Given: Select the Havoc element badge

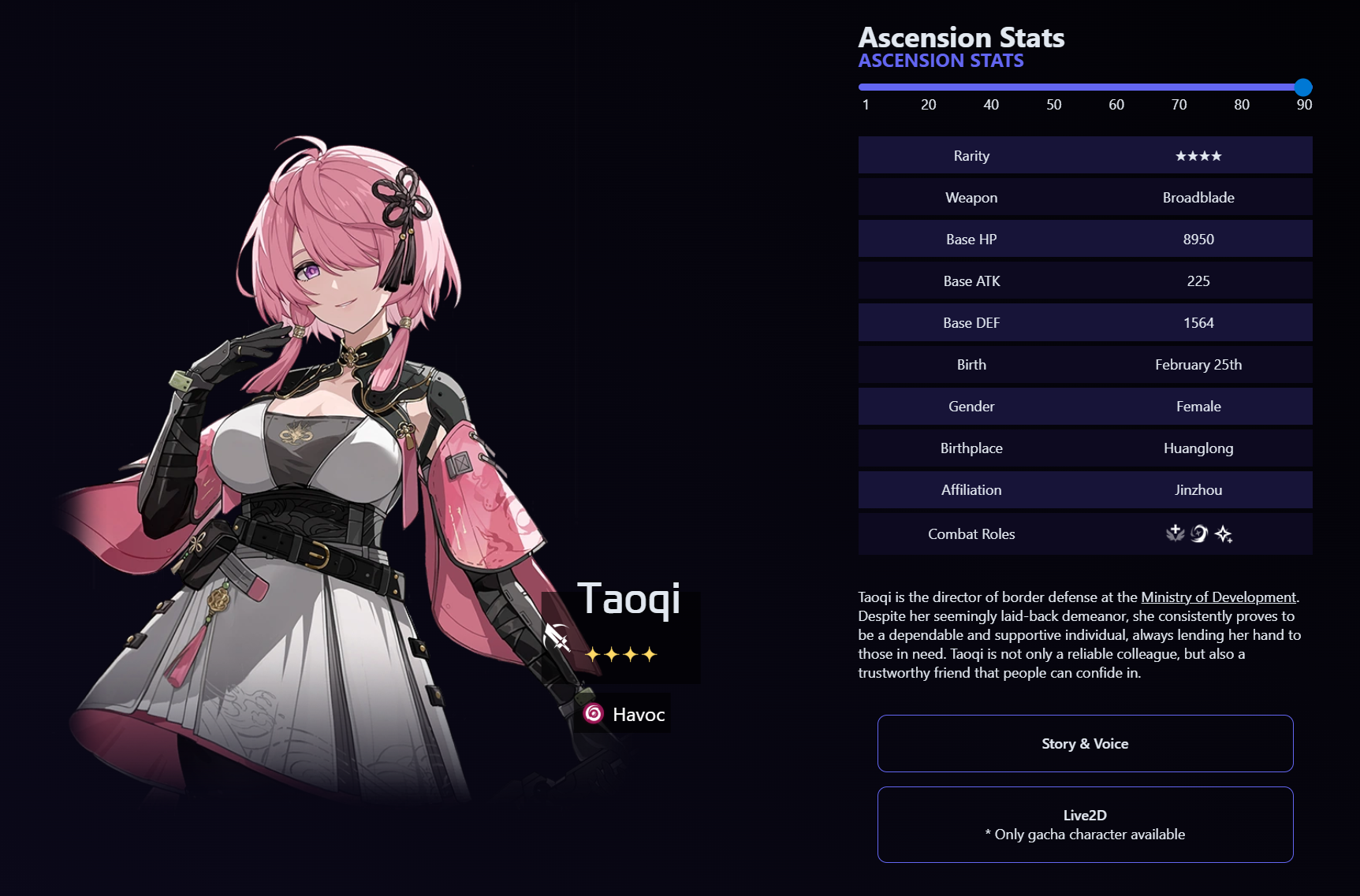Looking at the screenshot, I should (x=624, y=714).
